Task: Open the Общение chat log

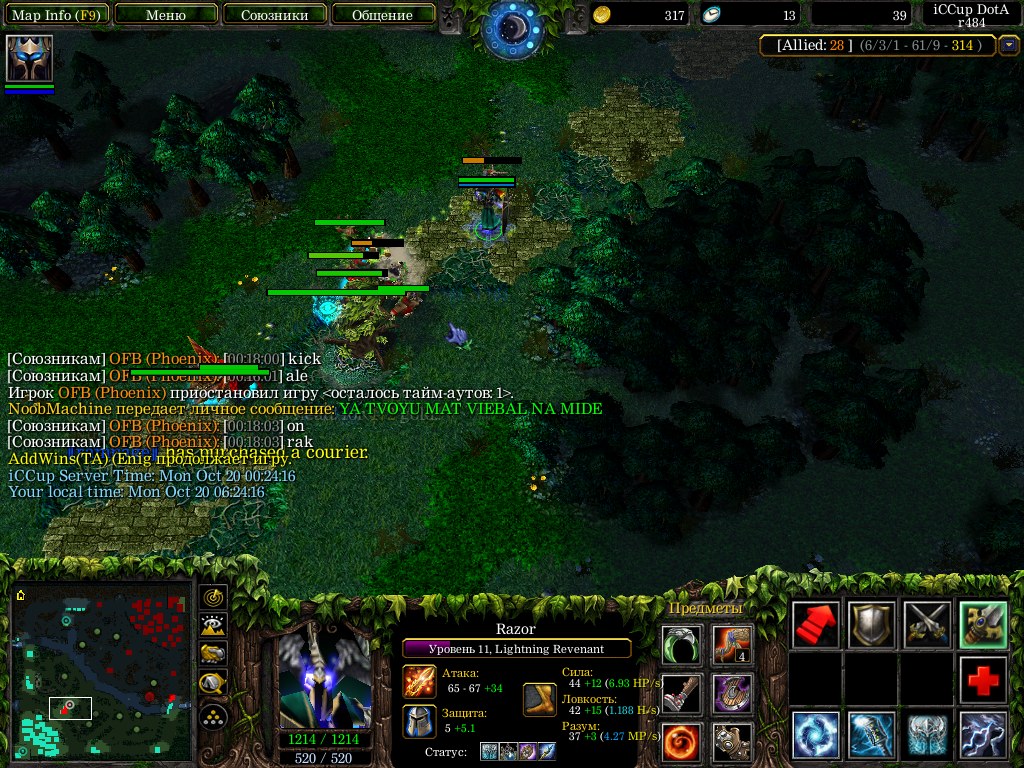Action: click(x=383, y=15)
